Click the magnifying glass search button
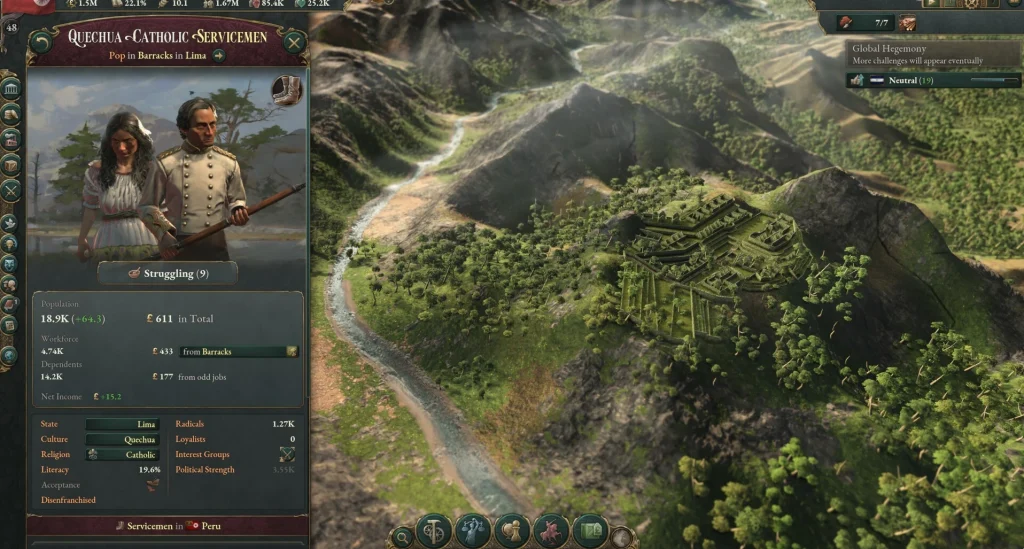1024x549 pixels. point(402,537)
